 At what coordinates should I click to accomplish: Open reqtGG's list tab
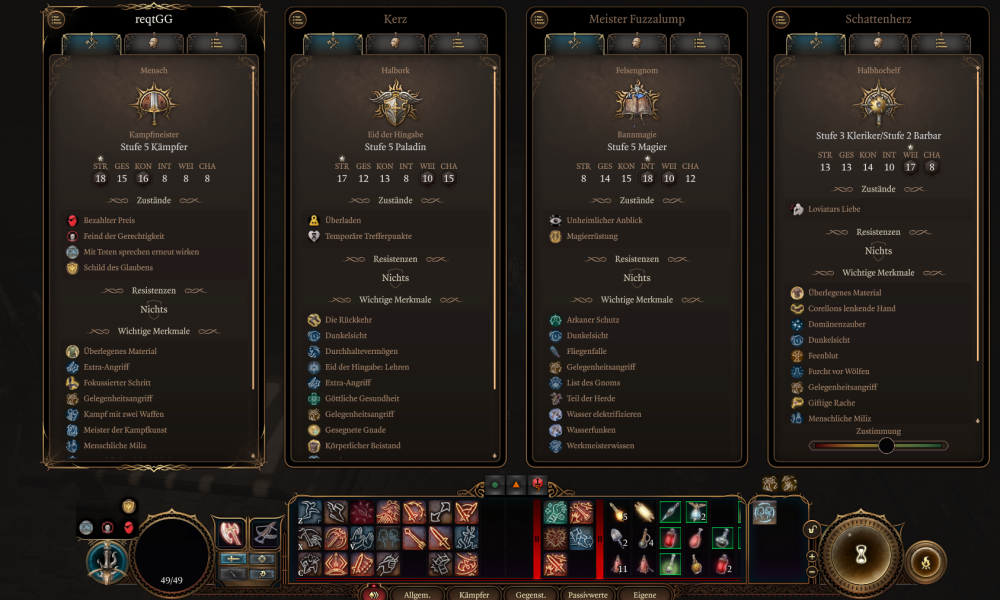(x=217, y=43)
